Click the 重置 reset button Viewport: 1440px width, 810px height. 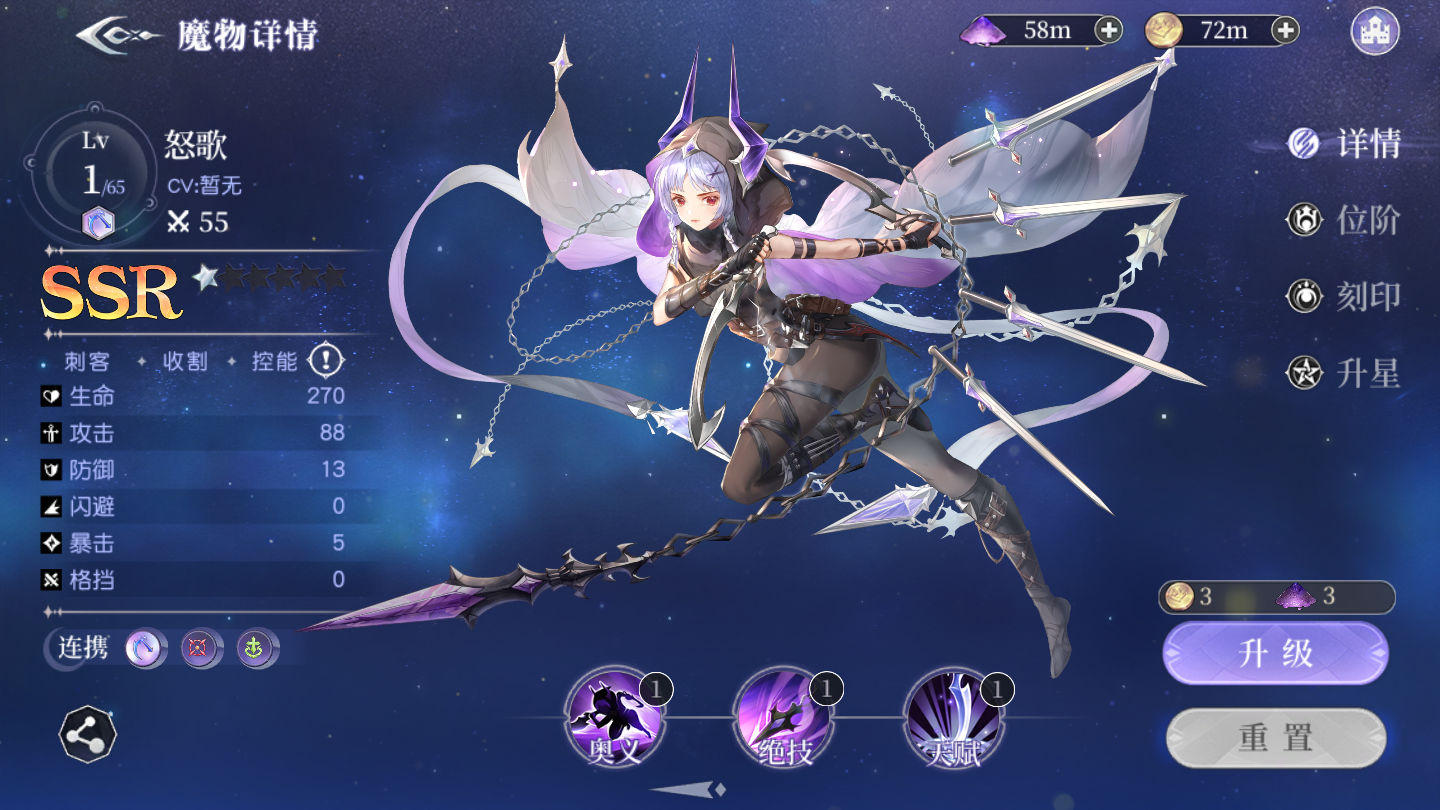1275,739
